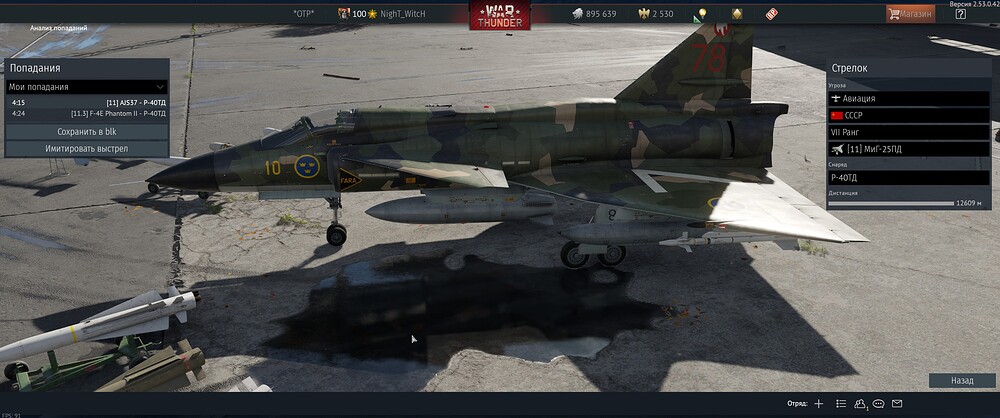
Task: Adjust the distance slider
Action: 891,203
